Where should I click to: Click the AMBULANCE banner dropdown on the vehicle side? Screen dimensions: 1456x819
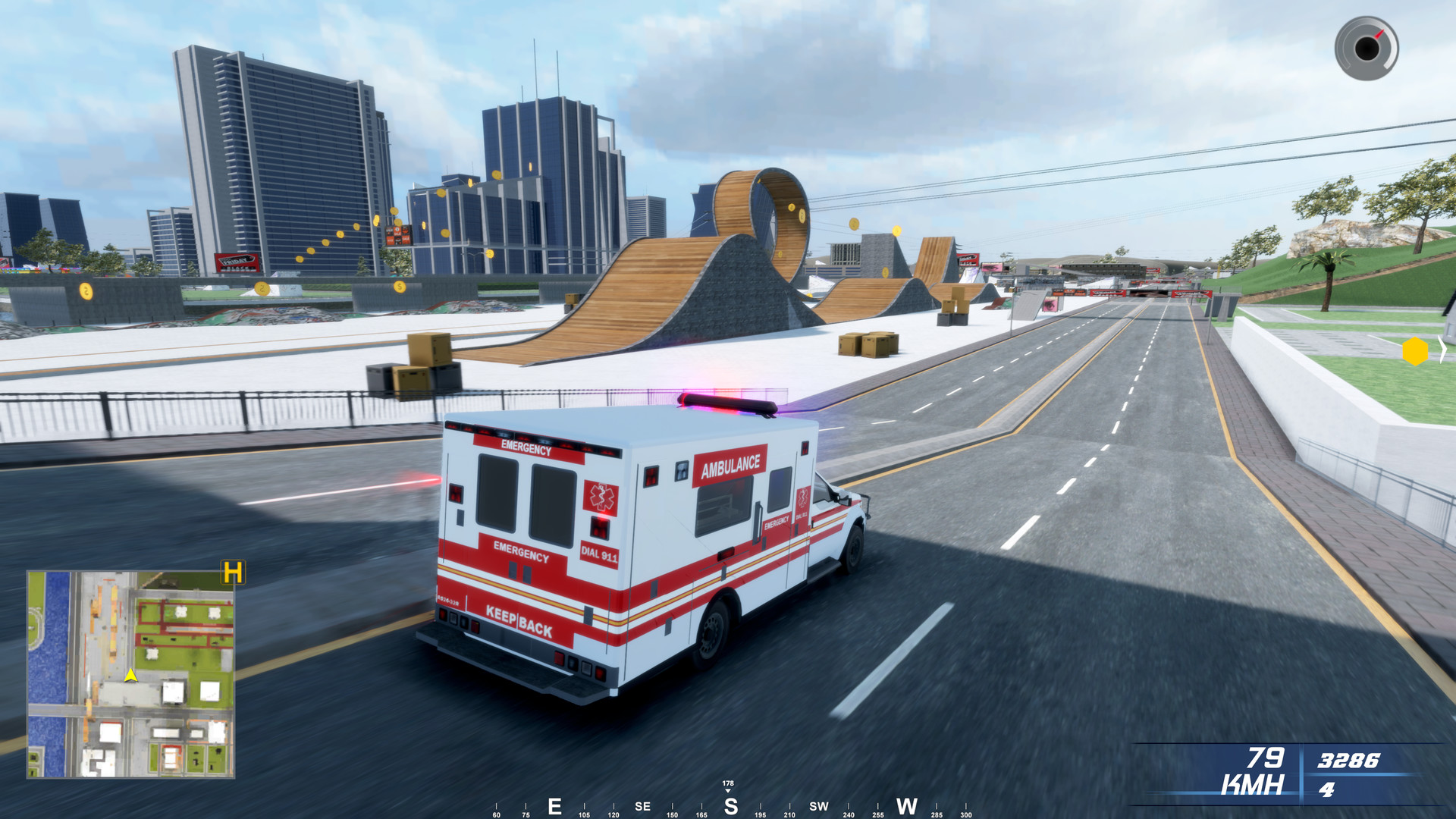[x=731, y=464]
